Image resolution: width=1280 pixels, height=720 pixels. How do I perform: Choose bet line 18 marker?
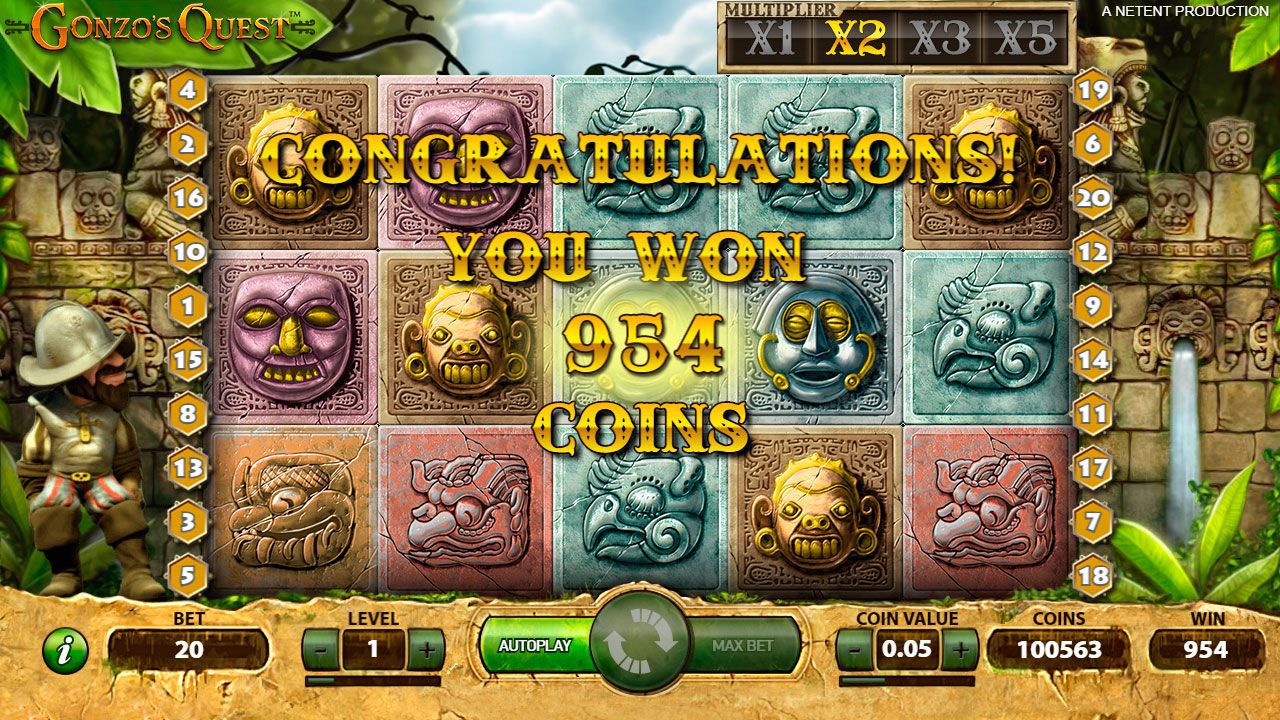[1093, 575]
